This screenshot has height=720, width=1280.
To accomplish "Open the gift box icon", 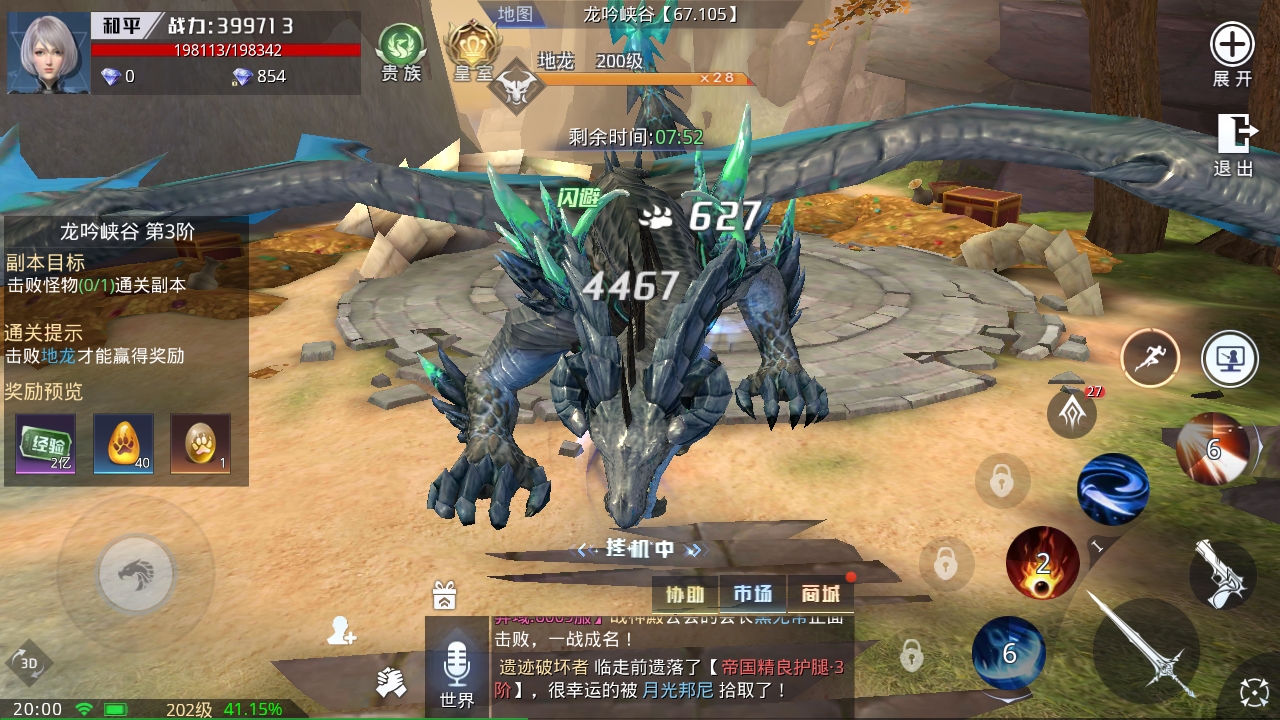I will click(x=445, y=595).
